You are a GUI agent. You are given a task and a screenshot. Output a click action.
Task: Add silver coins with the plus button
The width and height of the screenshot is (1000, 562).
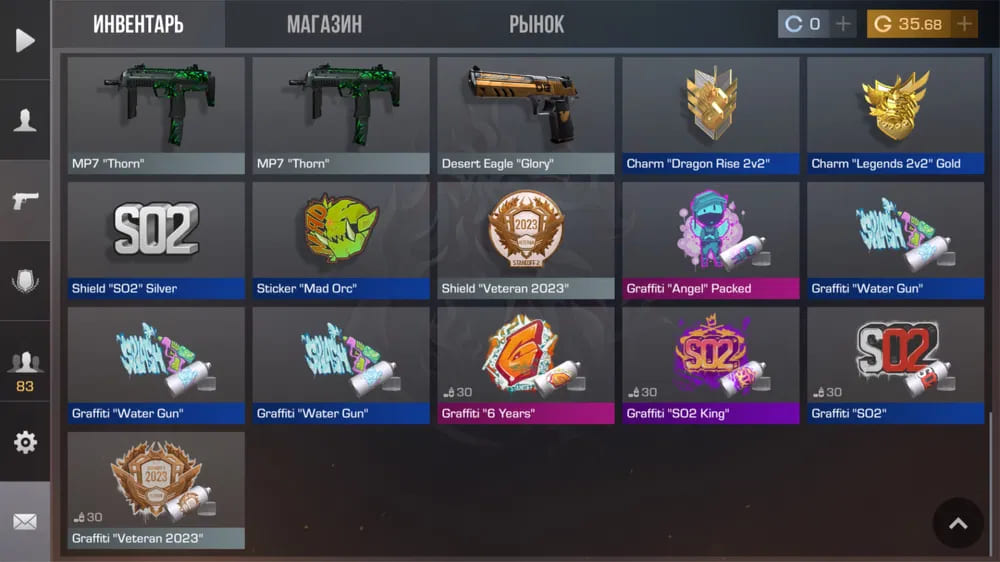(x=844, y=24)
